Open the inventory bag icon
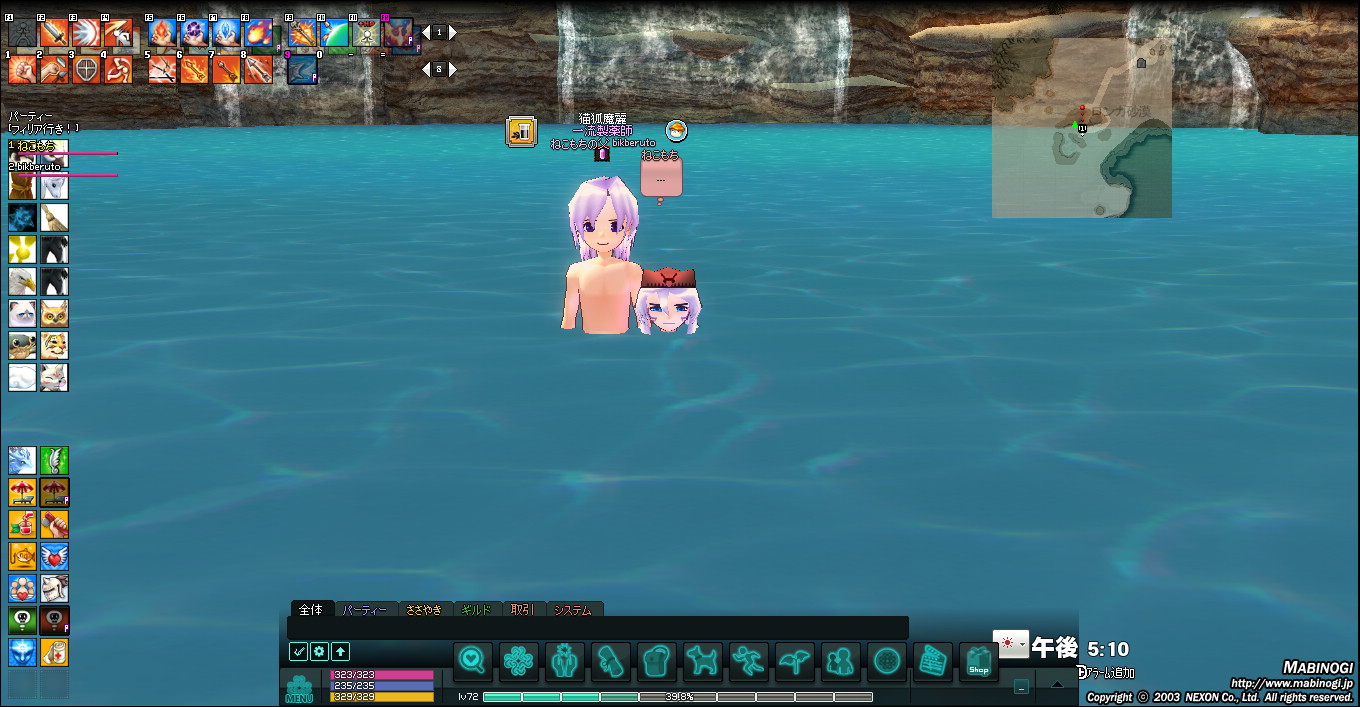Screen dimensions: 1360x707 point(656,661)
